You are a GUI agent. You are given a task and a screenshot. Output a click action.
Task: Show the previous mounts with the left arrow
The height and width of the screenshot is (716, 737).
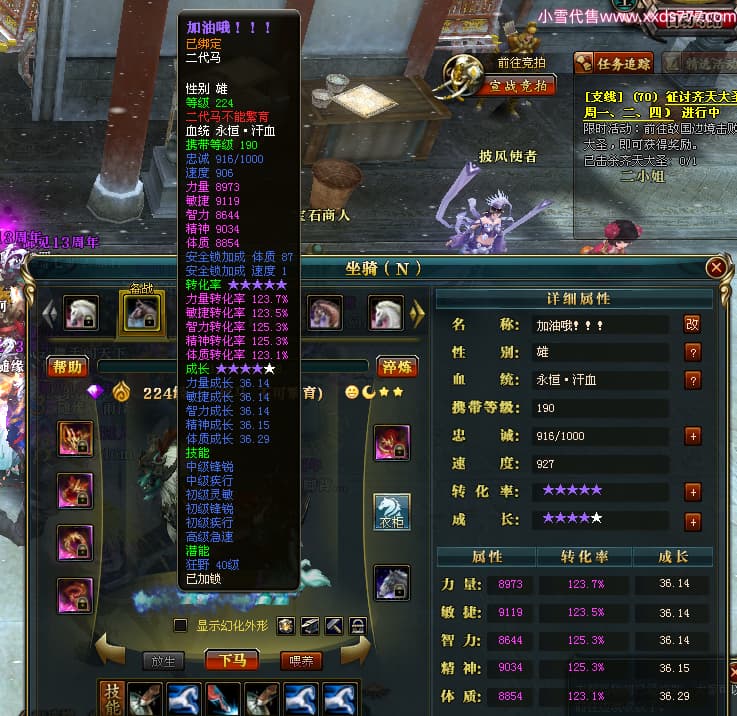pyautogui.click(x=46, y=313)
